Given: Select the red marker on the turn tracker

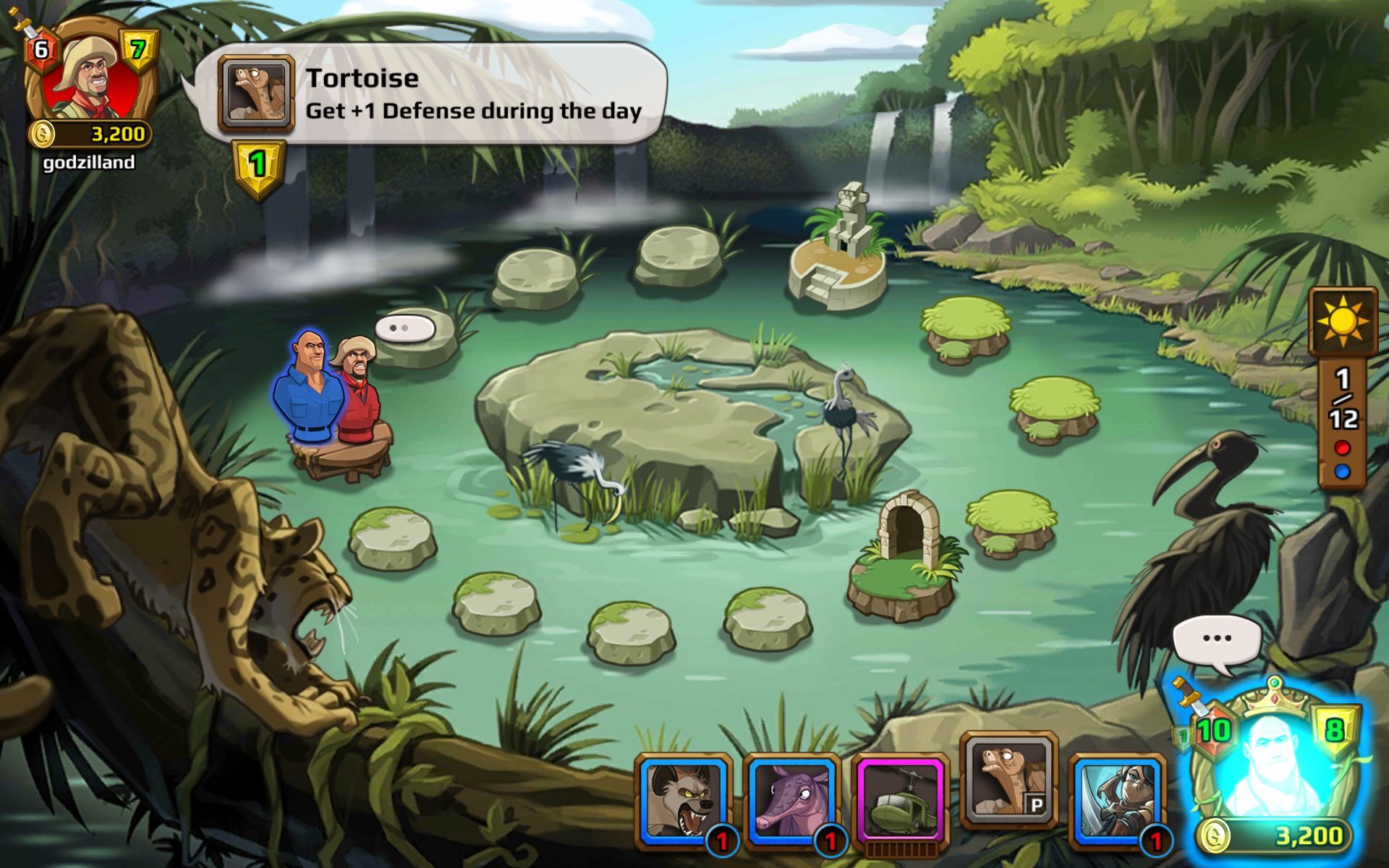Looking at the screenshot, I should pos(1342,448).
